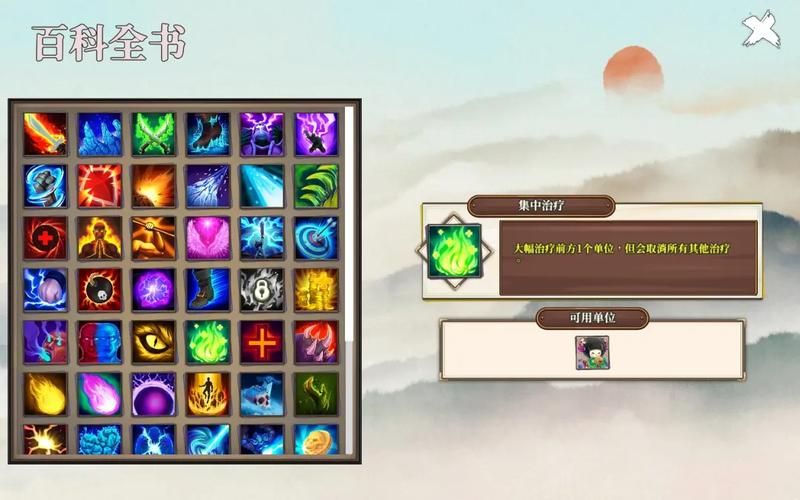Pick the black bomb skill icon
The image size is (800, 500).
pyautogui.click(x=100, y=290)
